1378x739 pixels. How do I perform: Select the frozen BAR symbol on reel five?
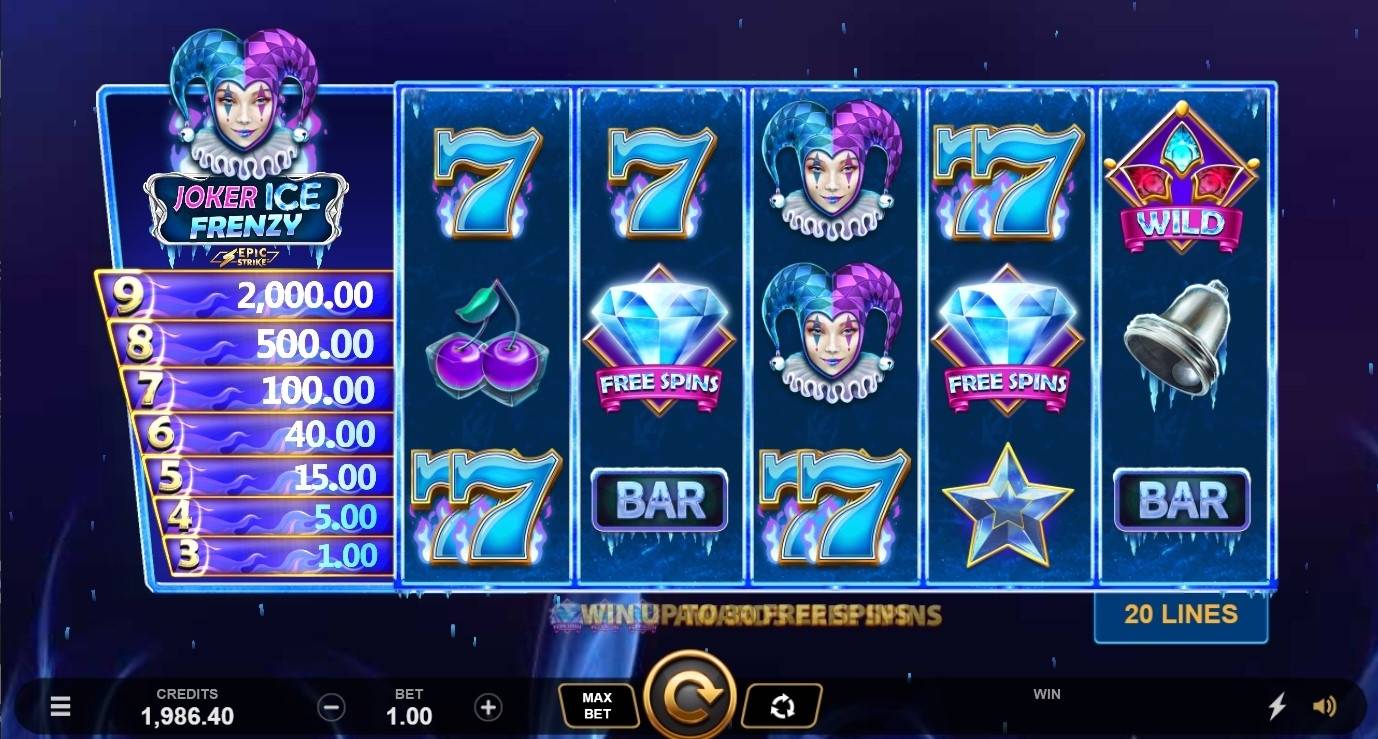1183,498
